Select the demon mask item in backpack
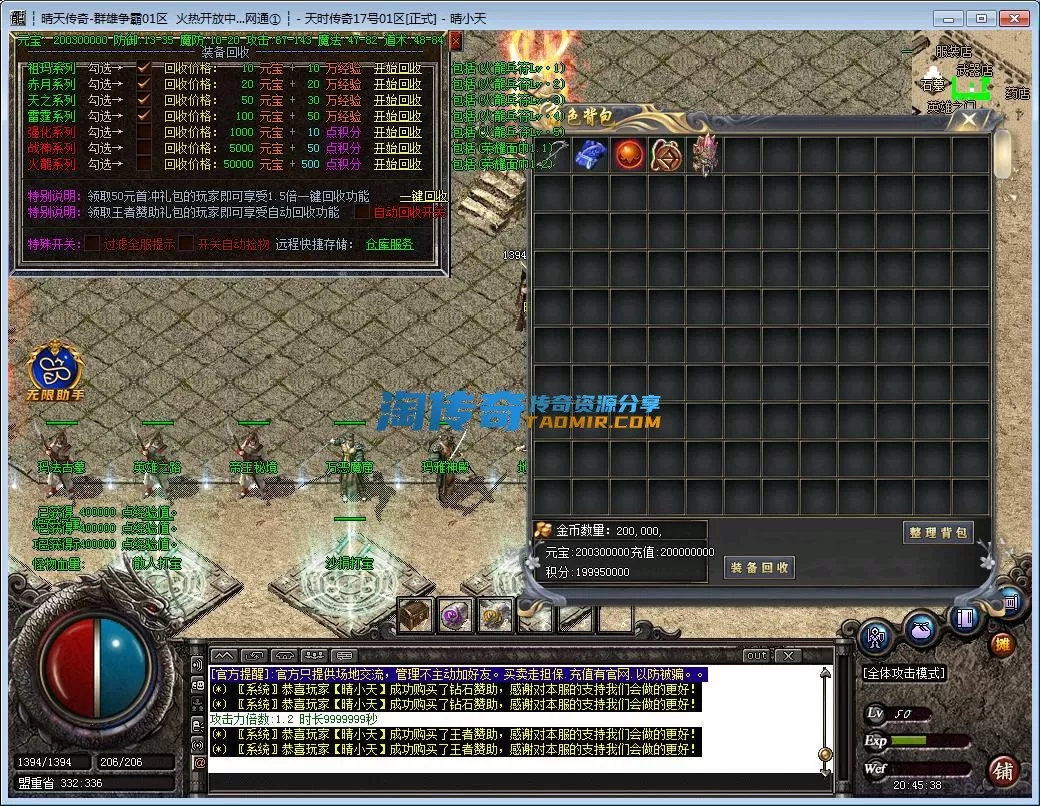Viewport: 1040px width, 806px height. (x=704, y=155)
